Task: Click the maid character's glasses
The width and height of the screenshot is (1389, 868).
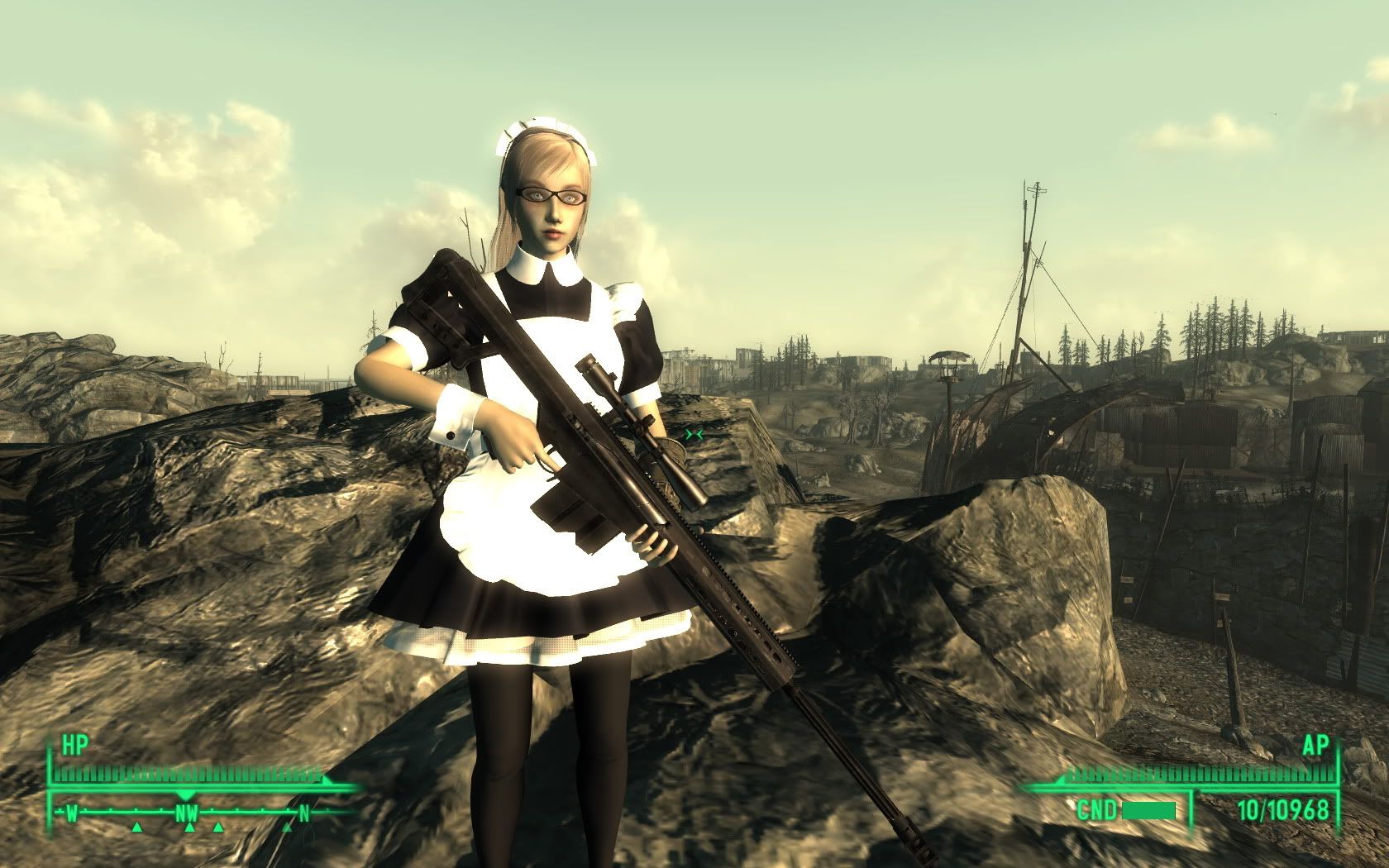Action: 556,193
